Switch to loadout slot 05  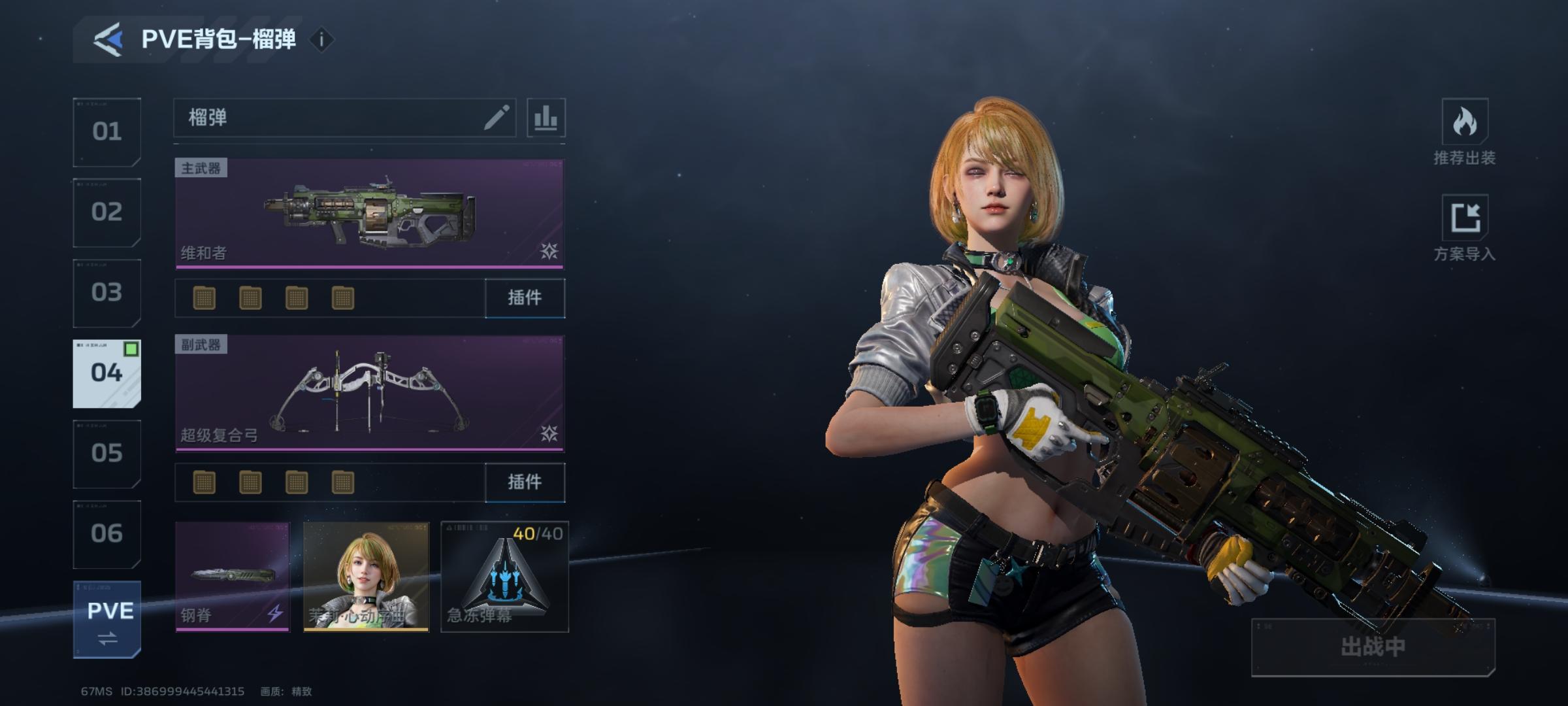pos(106,454)
